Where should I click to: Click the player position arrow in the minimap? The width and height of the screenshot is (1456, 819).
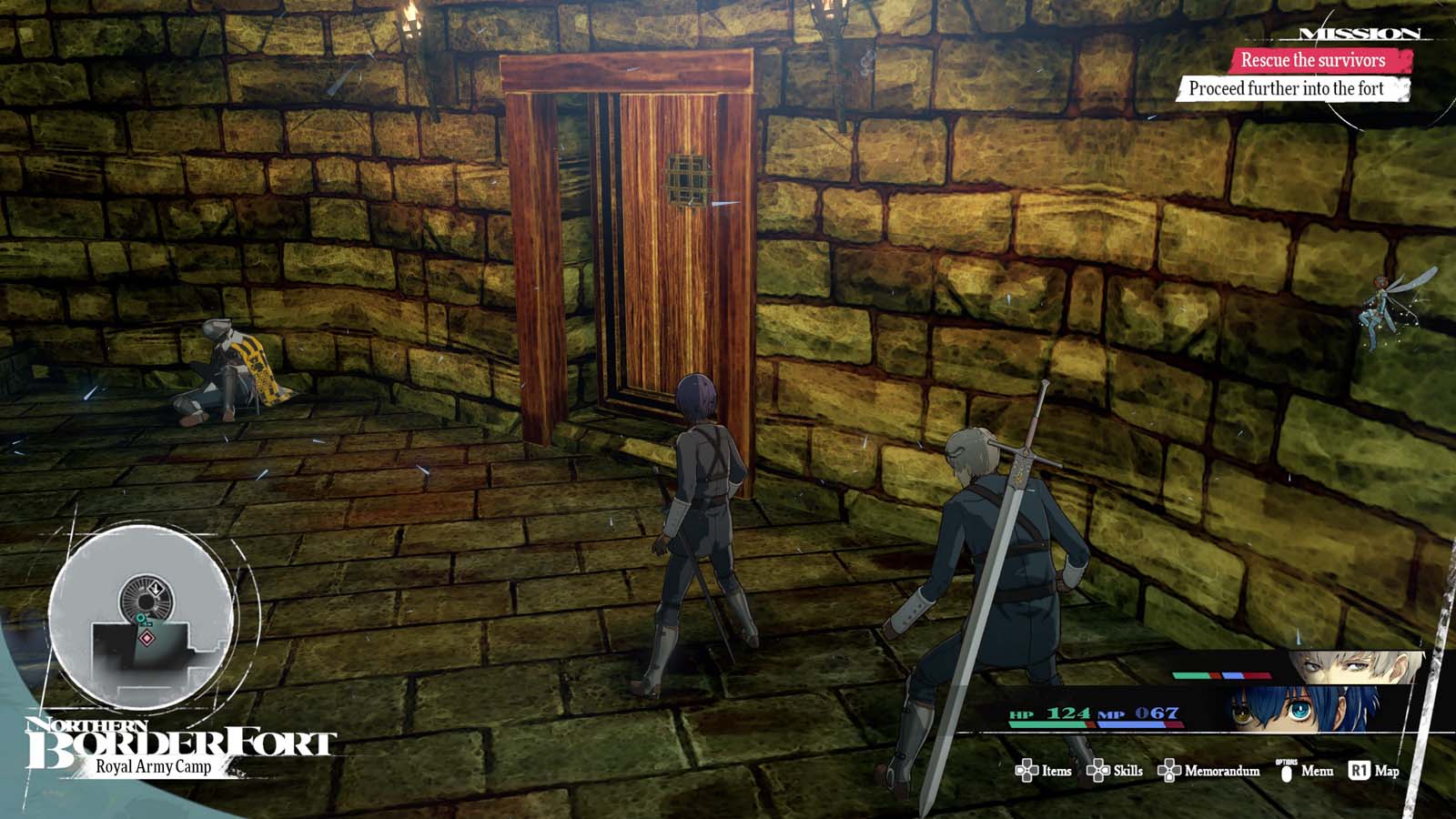tap(140, 619)
